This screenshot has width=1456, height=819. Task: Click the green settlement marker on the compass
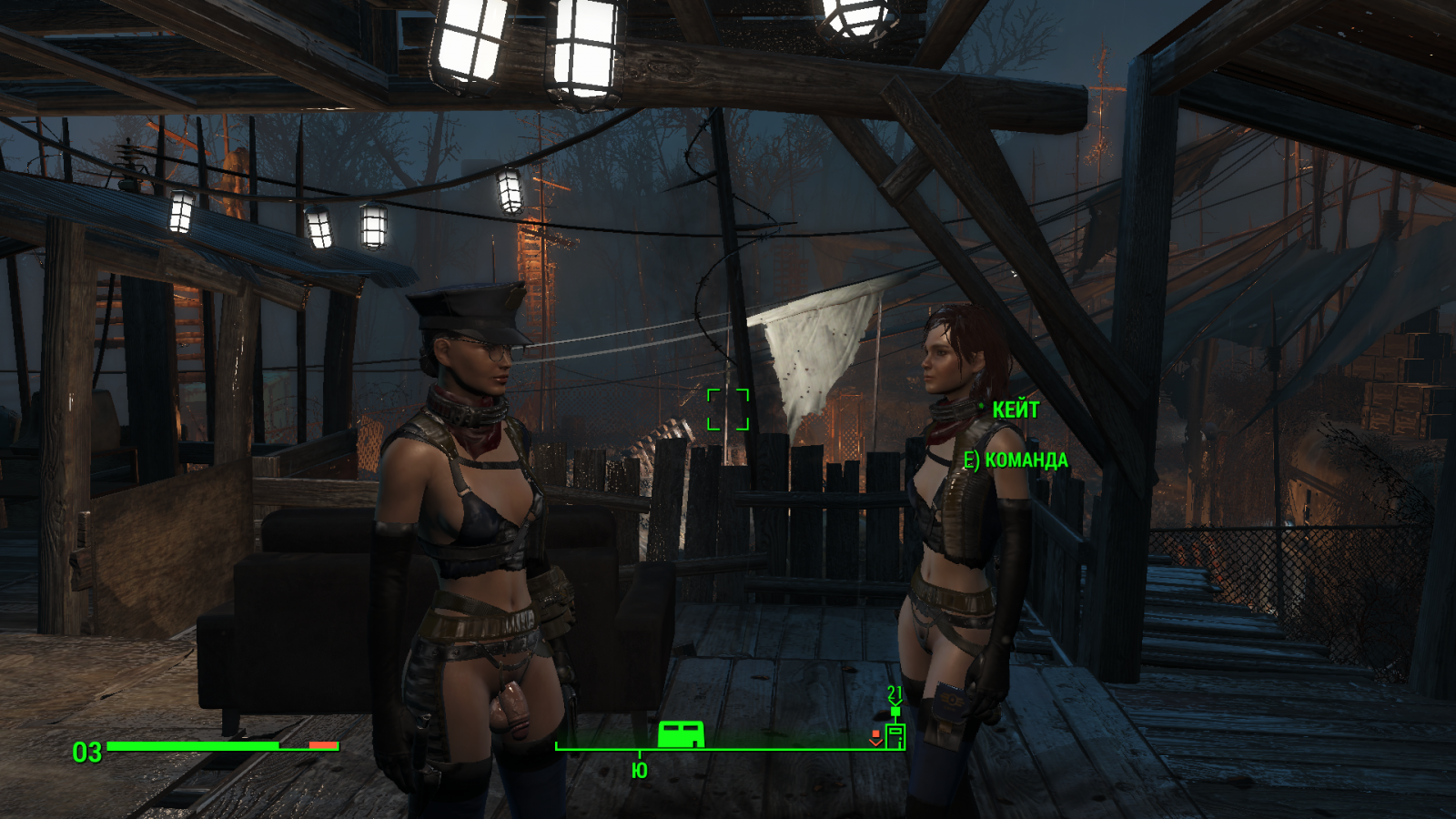[681, 733]
